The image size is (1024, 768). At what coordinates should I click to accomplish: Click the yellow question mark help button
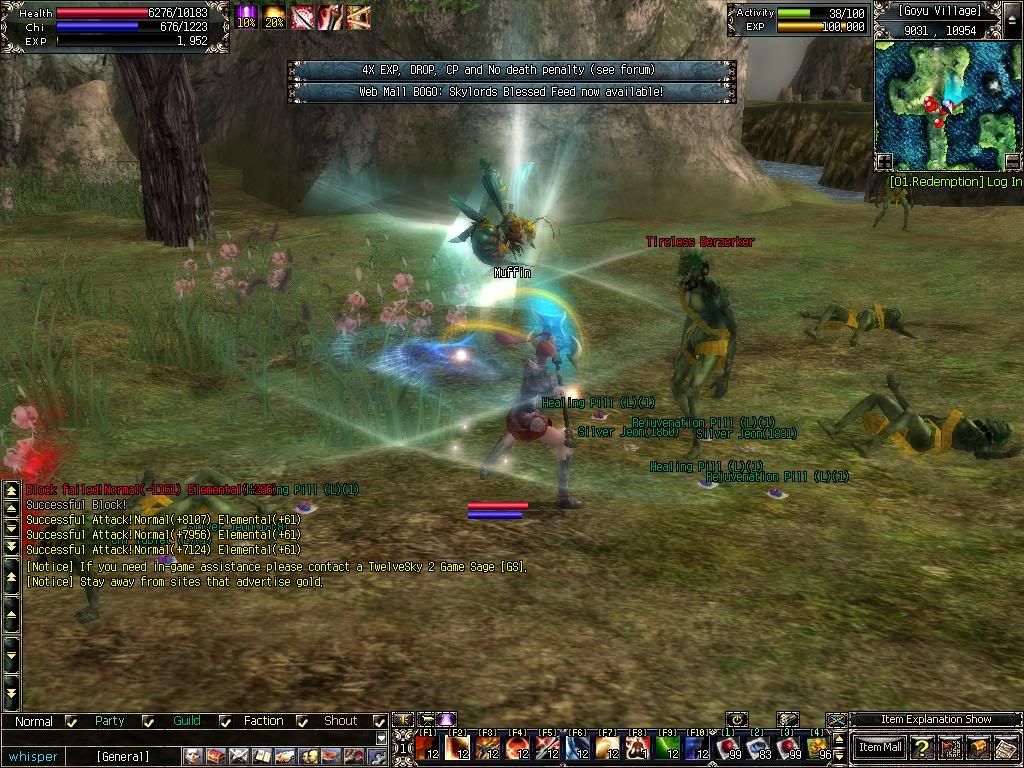click(x=921, y=747)
